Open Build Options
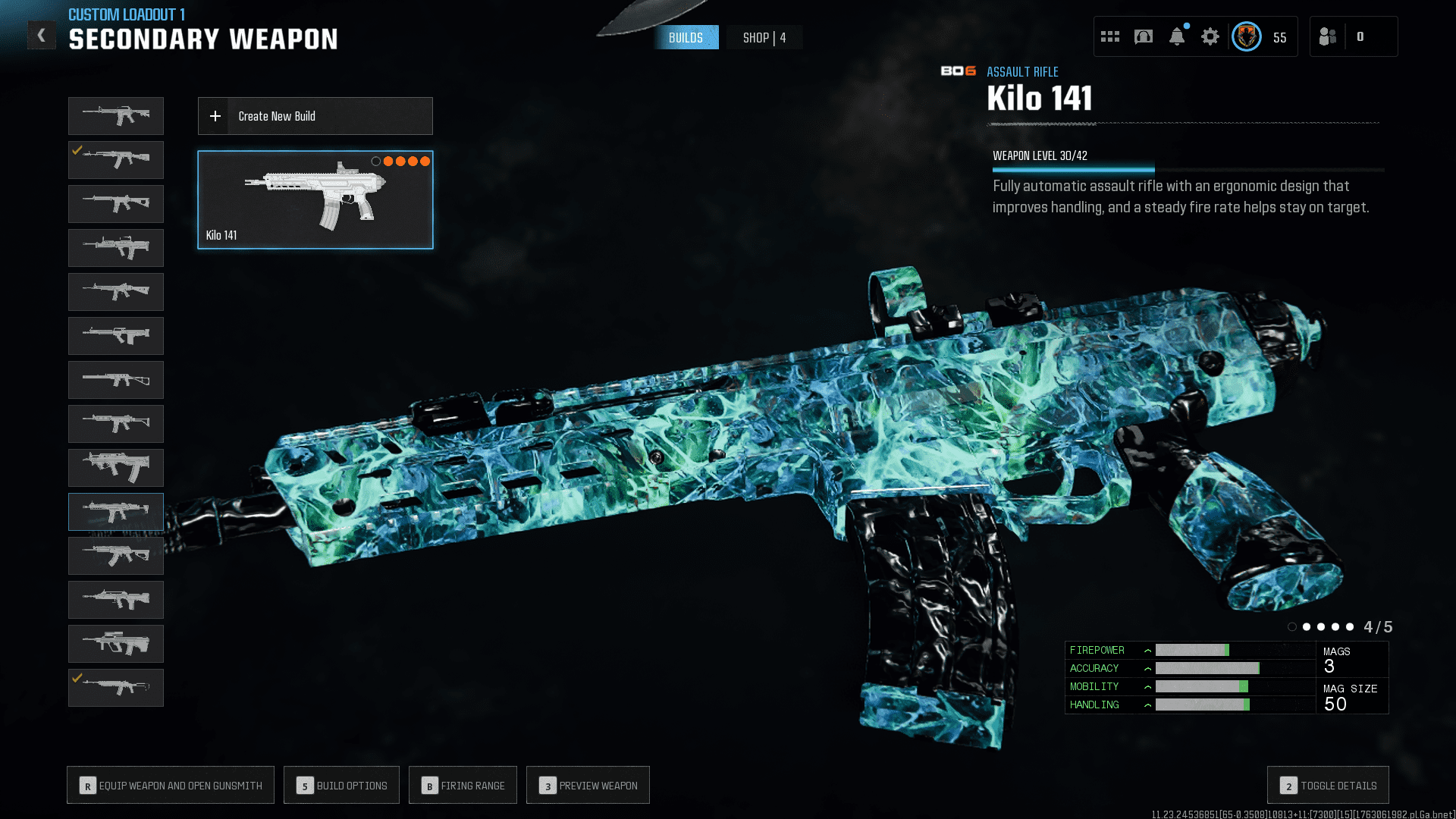 coord(341,785)
